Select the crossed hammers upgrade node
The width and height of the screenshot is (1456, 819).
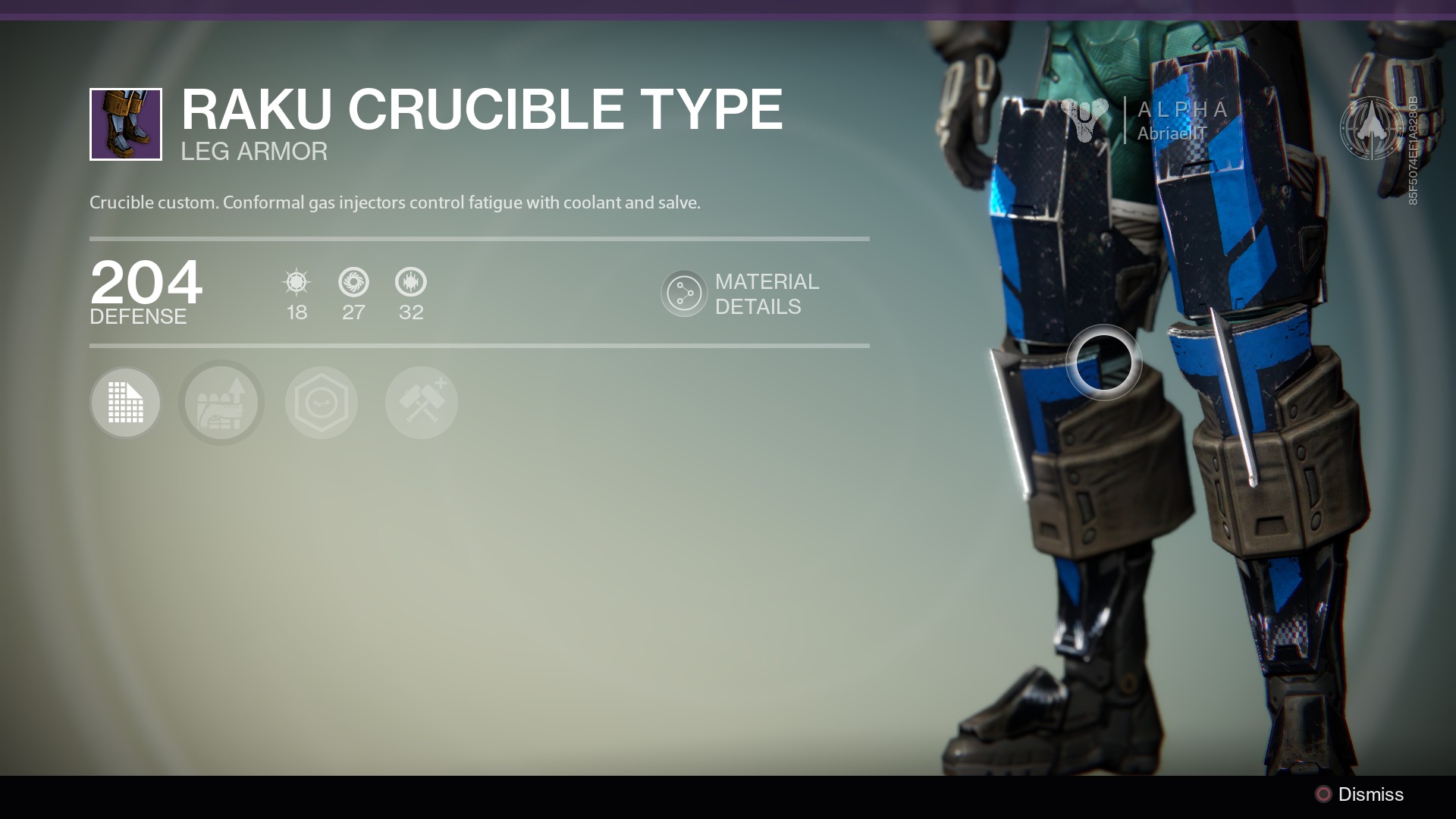coord(422,403)
